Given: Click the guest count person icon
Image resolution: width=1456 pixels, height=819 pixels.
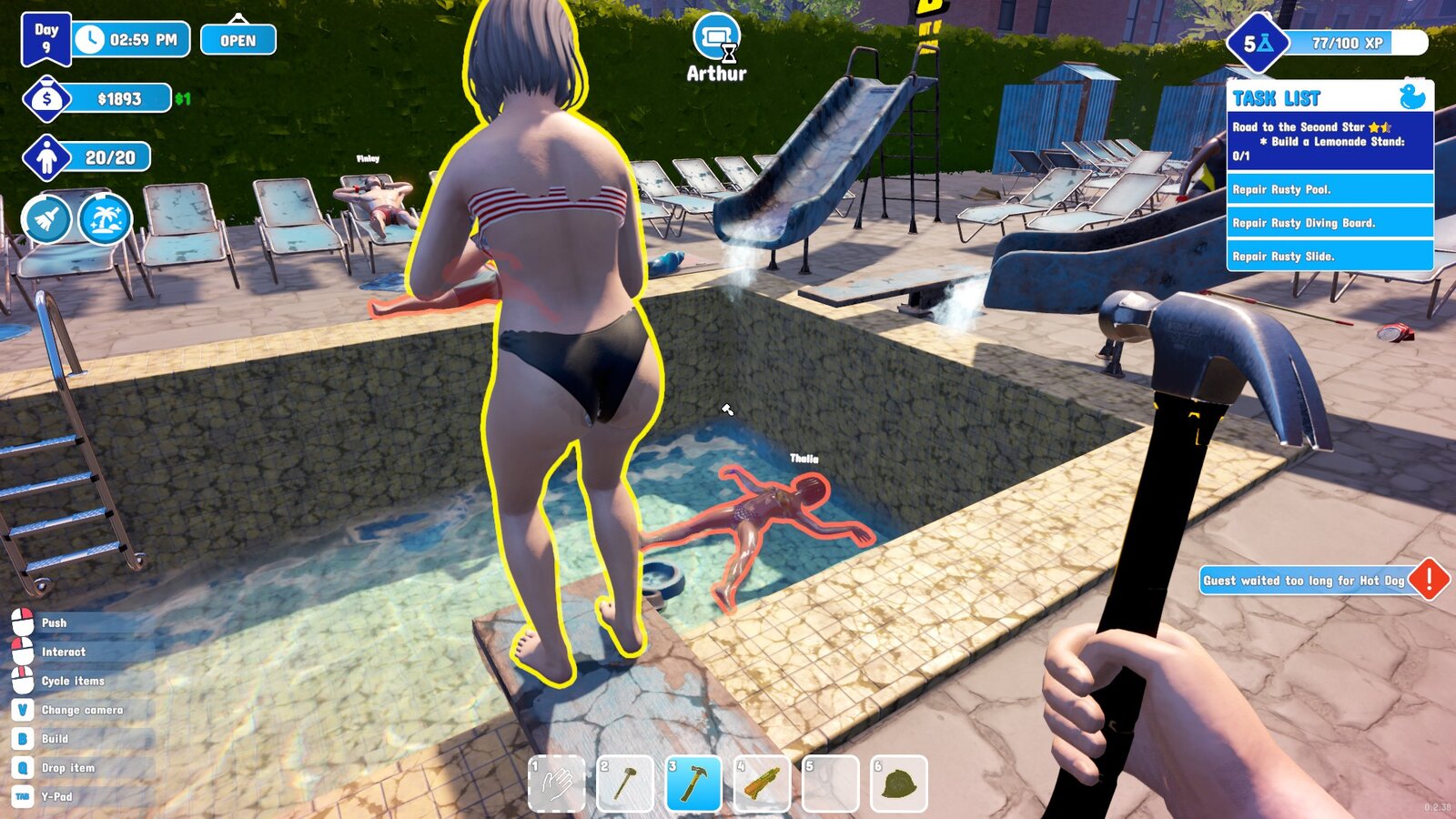Looking at the screenshot, I should tap(47, 158).
